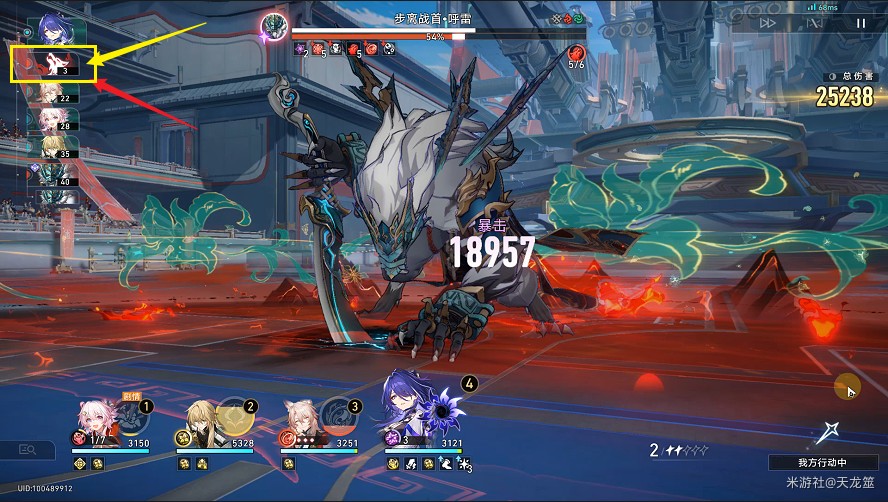Screen dimensions: 888x502
Task: Select the white wolf entry in turn order
Action: coord(54,64)
